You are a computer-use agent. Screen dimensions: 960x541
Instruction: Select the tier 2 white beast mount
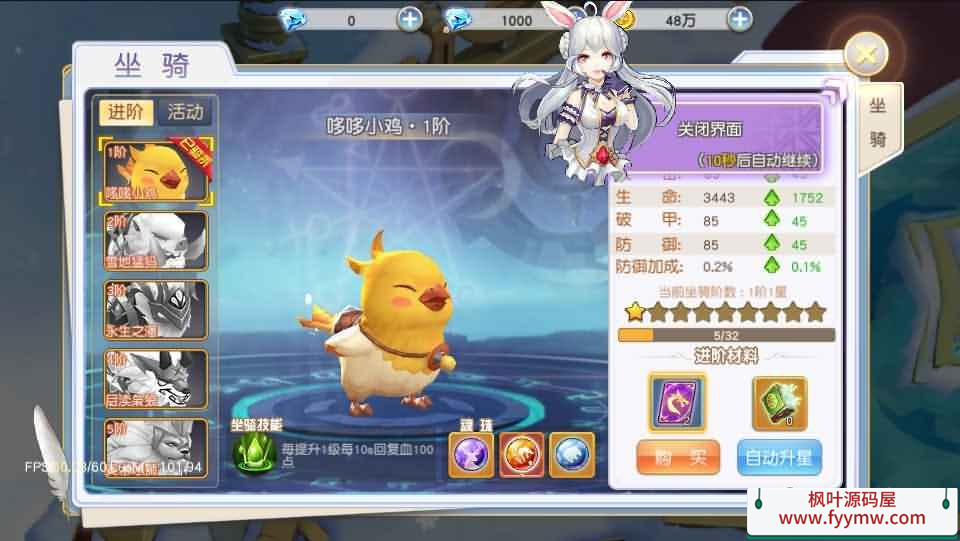click(157, 240)
